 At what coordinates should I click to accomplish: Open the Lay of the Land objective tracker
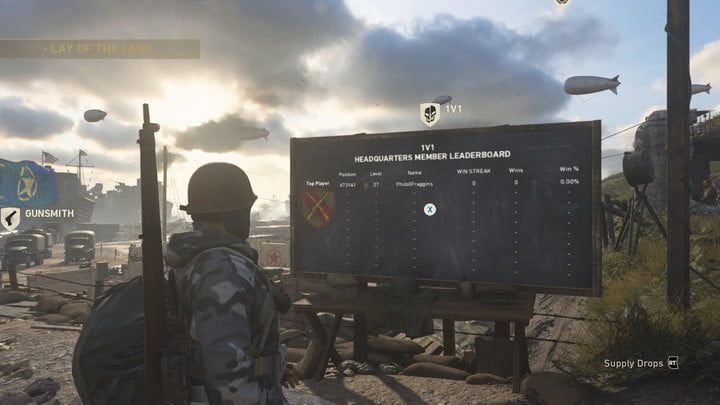(100, 49)
